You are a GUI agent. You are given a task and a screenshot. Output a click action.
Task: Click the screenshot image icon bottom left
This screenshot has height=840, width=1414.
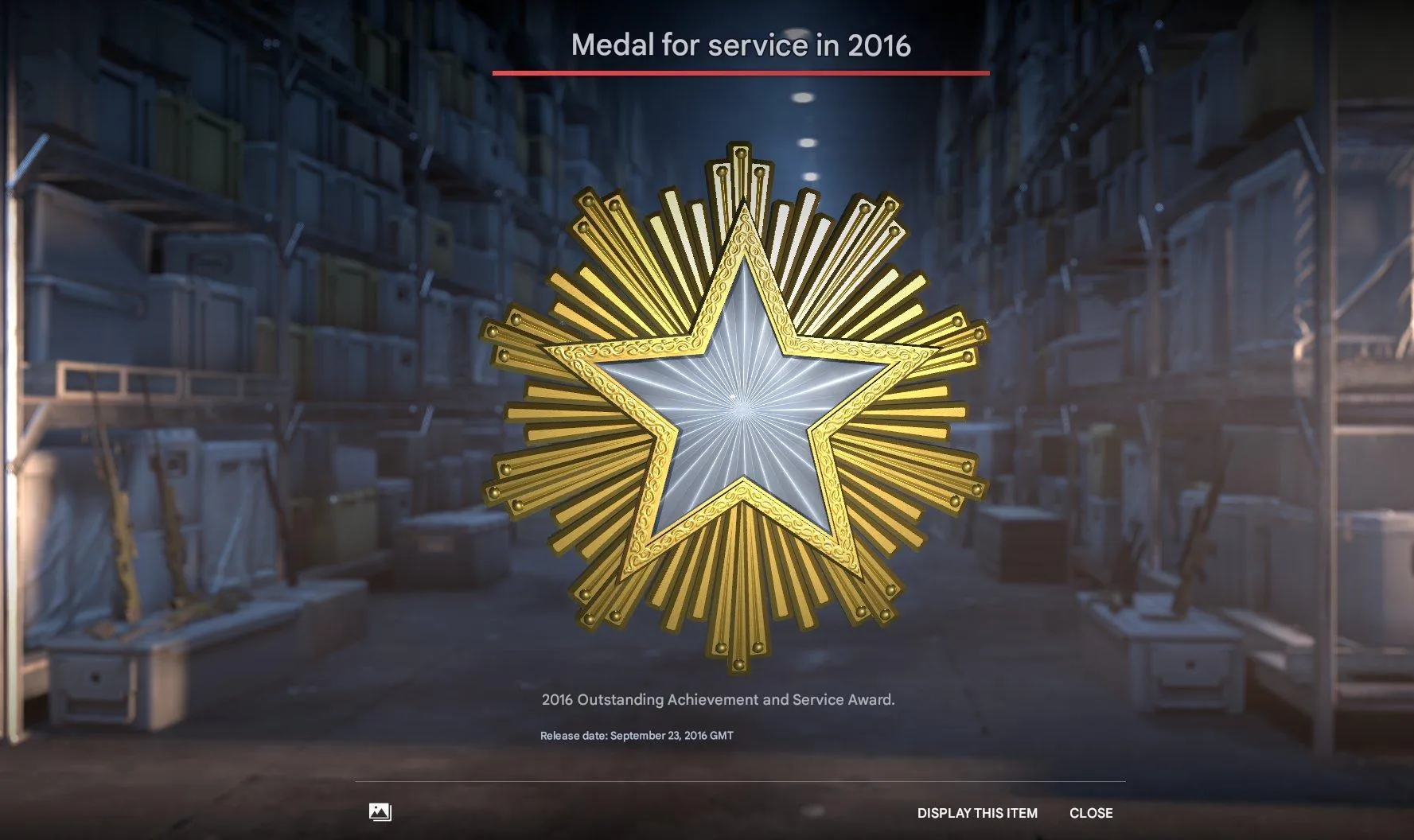pyautogui.click(x=381, y=813)
